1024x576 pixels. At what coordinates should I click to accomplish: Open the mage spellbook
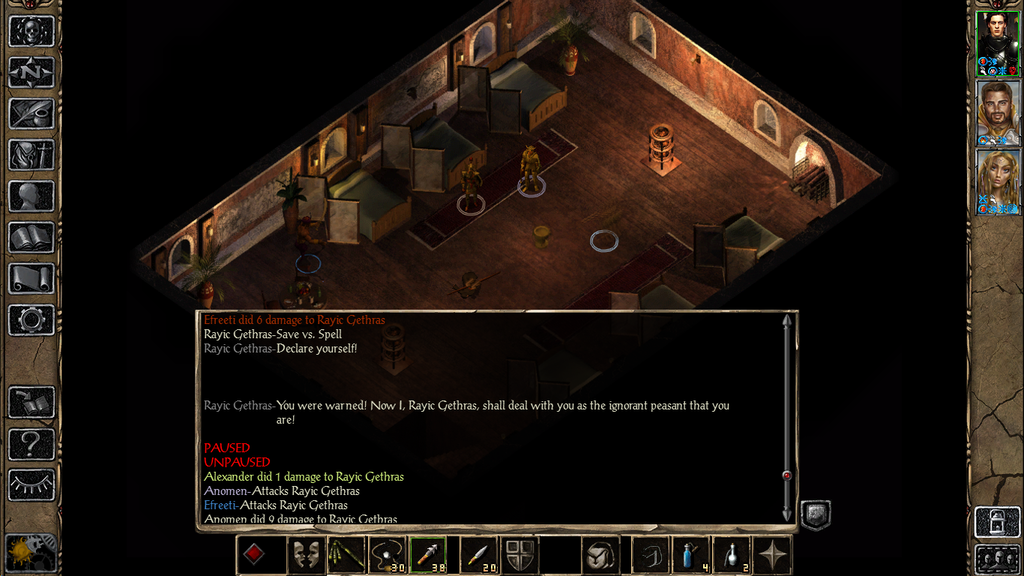pyautogui.click(x=31, y=237)
